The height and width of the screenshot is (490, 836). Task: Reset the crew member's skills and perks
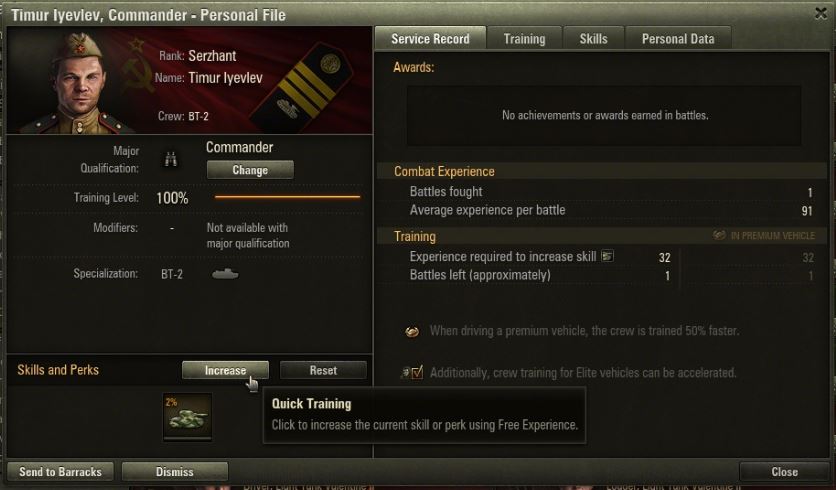(x=323, y=370)
